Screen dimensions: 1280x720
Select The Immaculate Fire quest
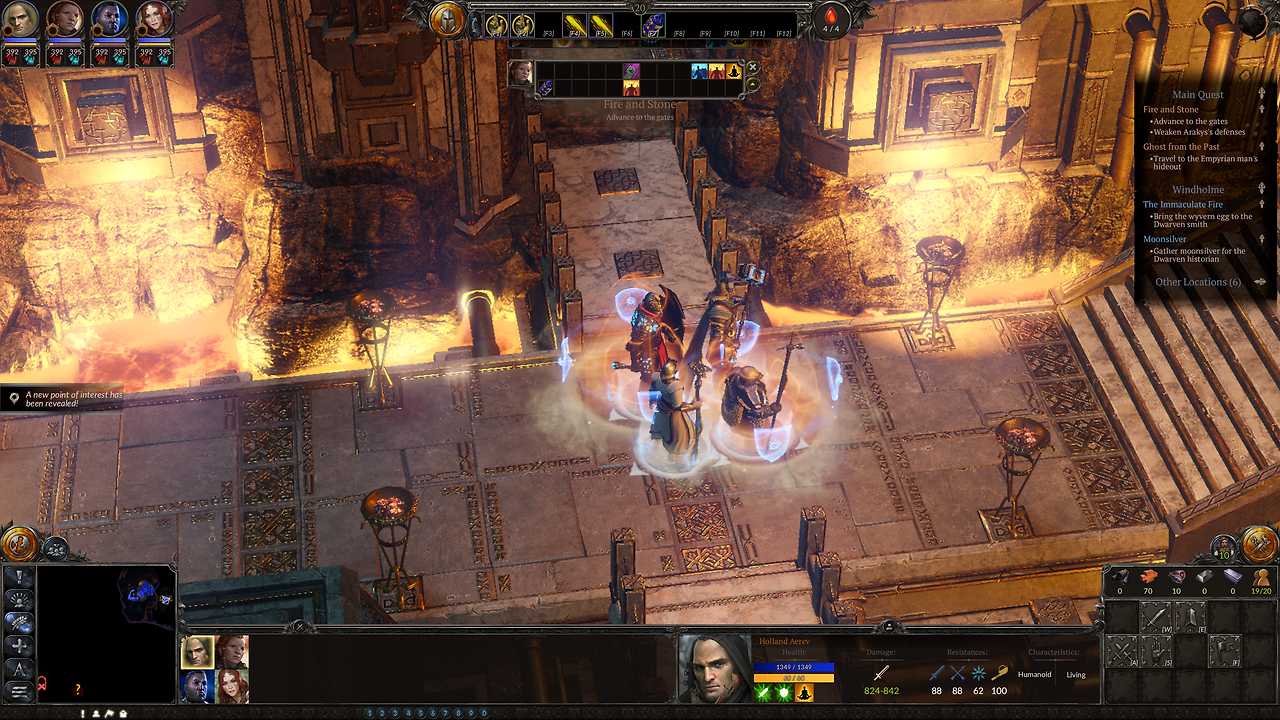[x=1183, y=204]
